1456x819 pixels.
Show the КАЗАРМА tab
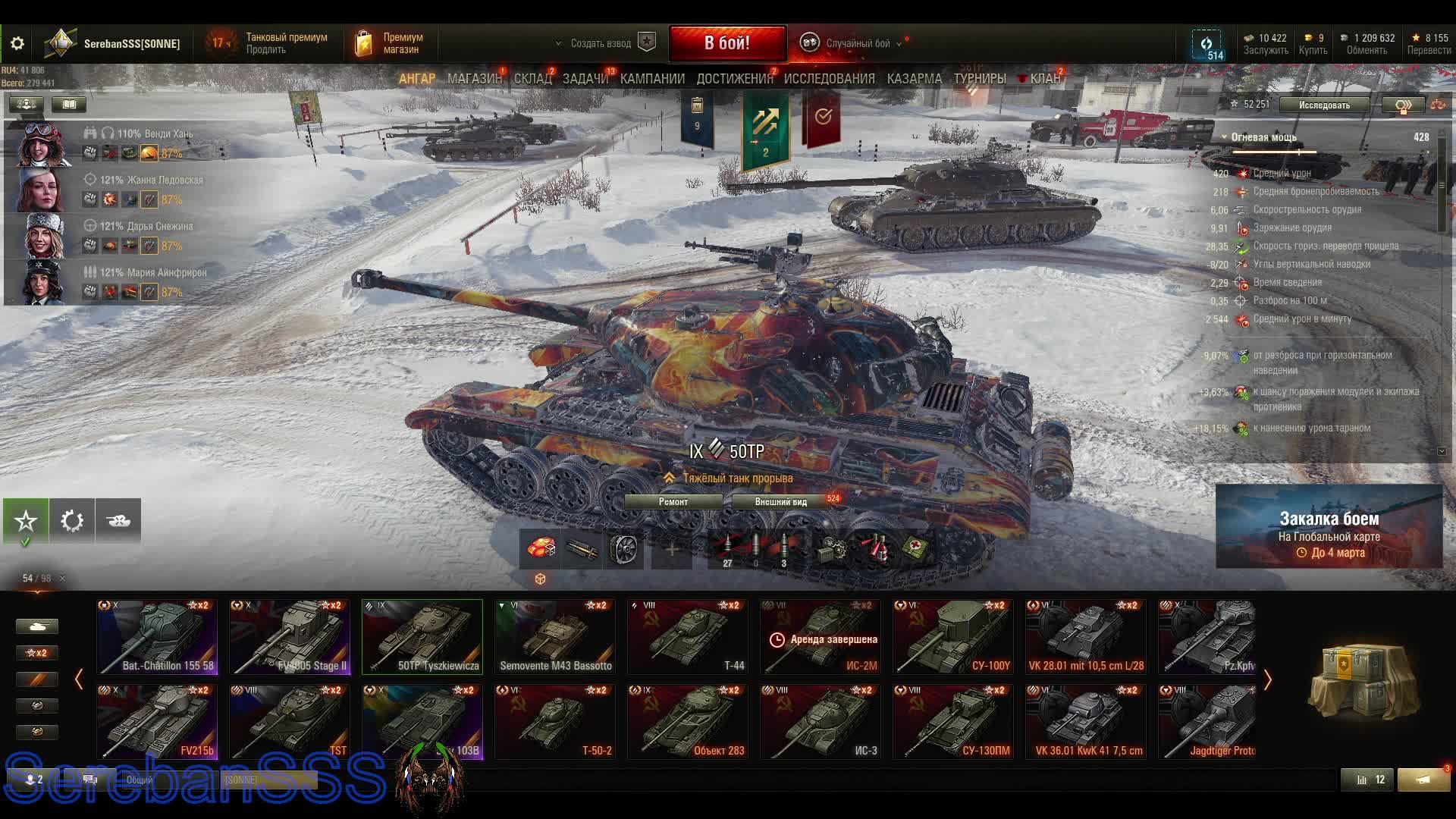point(914,79)
